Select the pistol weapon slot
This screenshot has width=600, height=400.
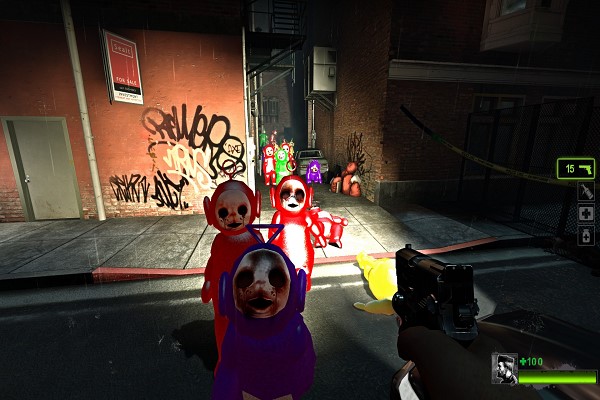pyautogui.click(x=575, y=168)
